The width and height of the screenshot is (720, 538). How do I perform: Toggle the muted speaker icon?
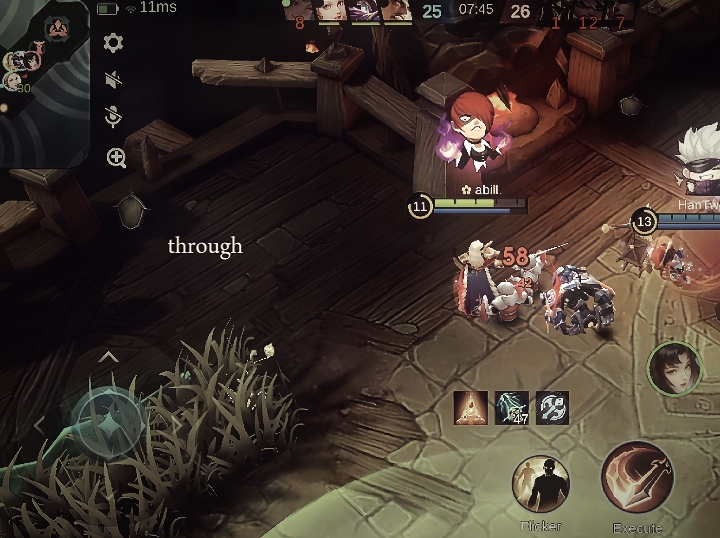pos(114,80)
